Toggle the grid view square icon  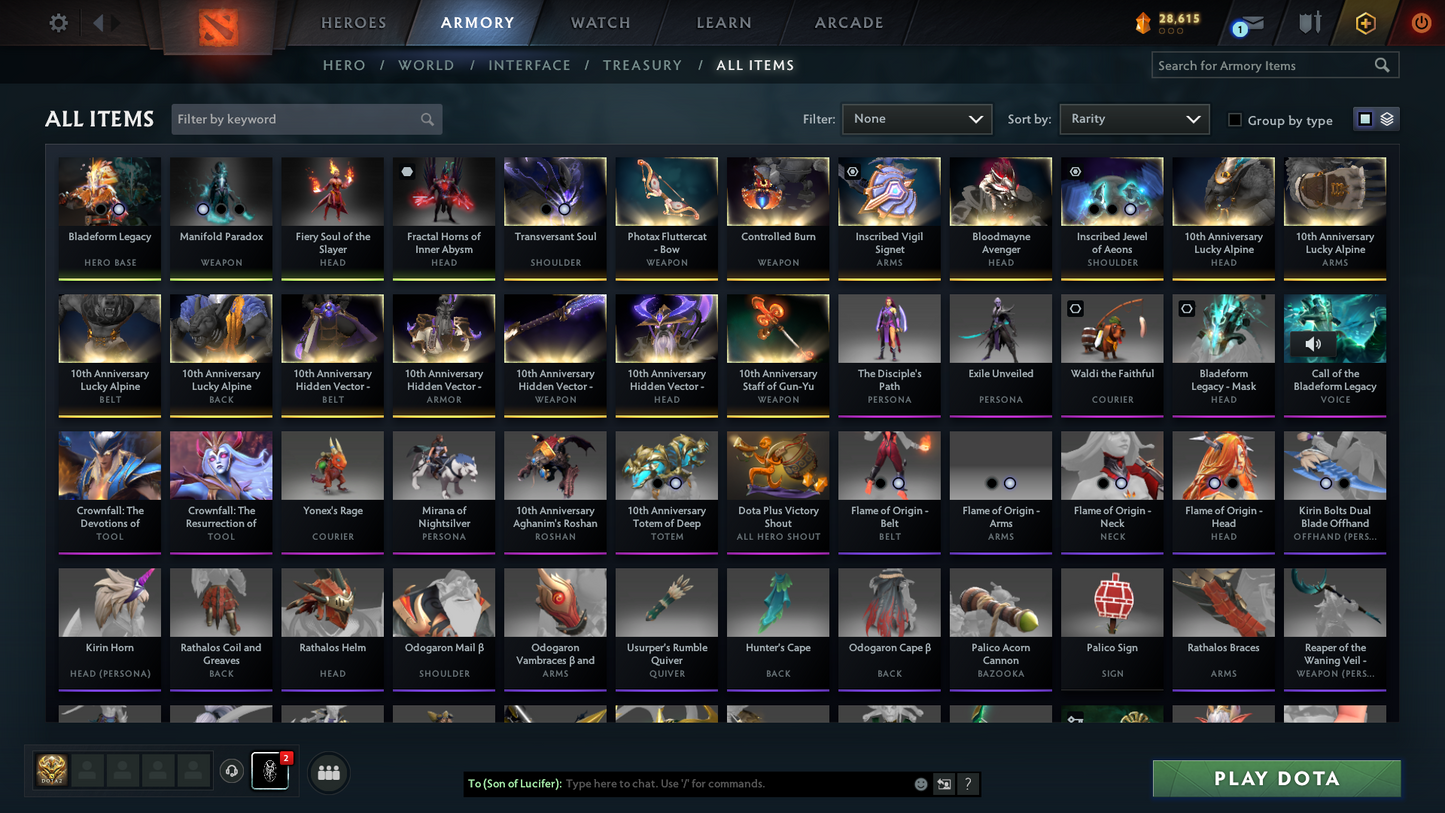tap(1364, 118)
